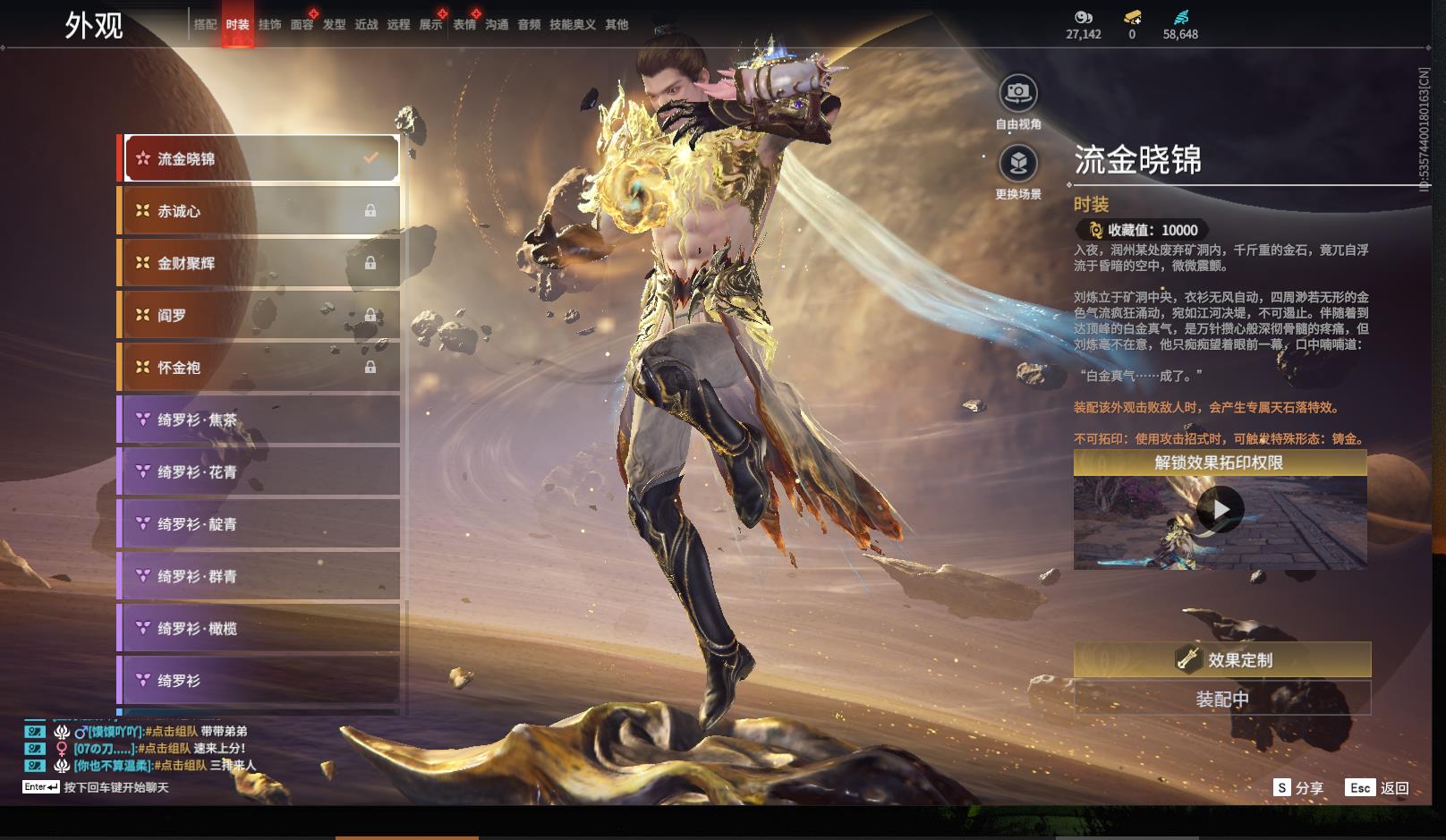Pick the 阎罗 outfit from the list
The width and height of the screenshot is (1446, 840).
point(260,315)
